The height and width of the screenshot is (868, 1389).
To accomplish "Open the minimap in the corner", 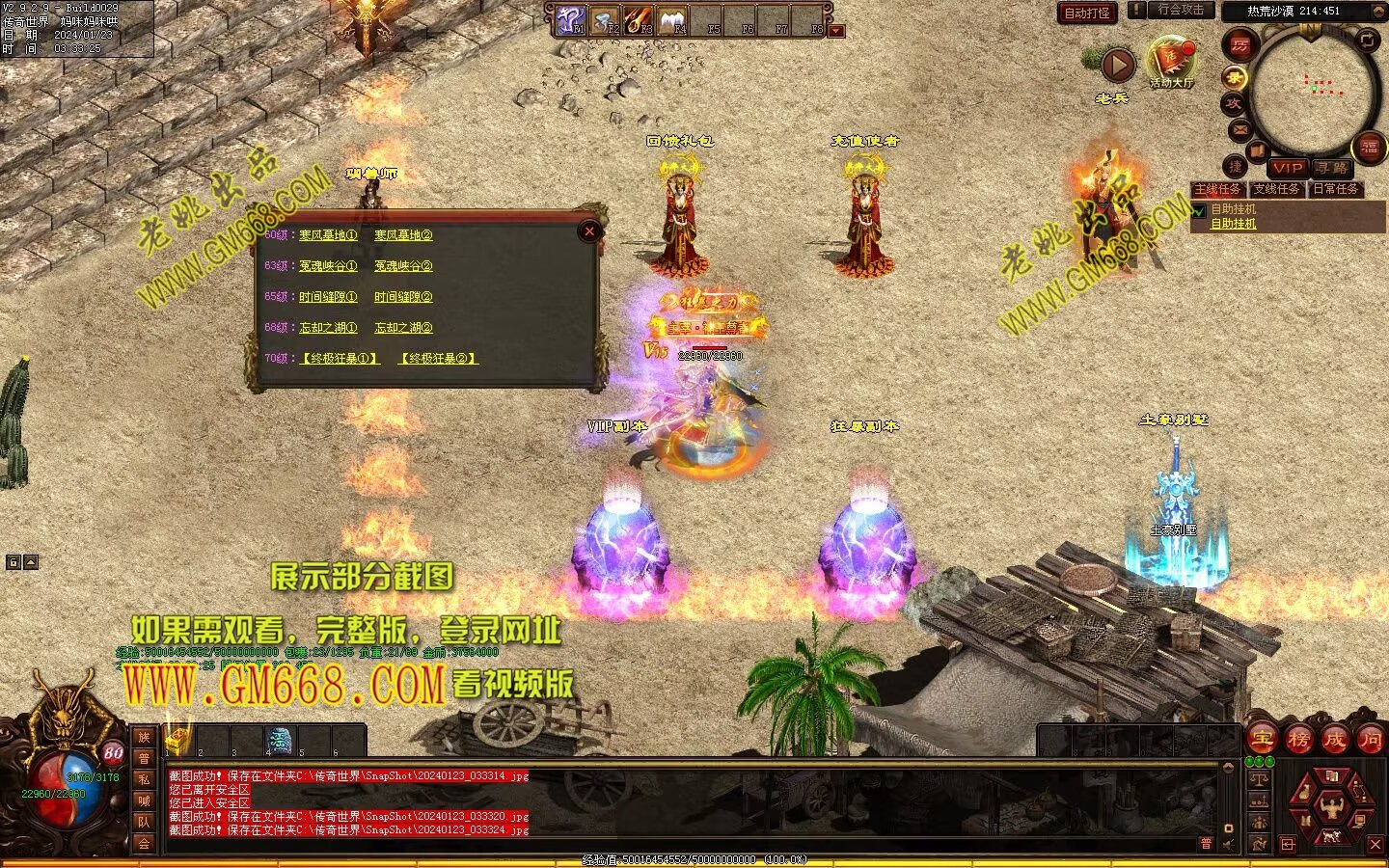I will (1313, 88).
